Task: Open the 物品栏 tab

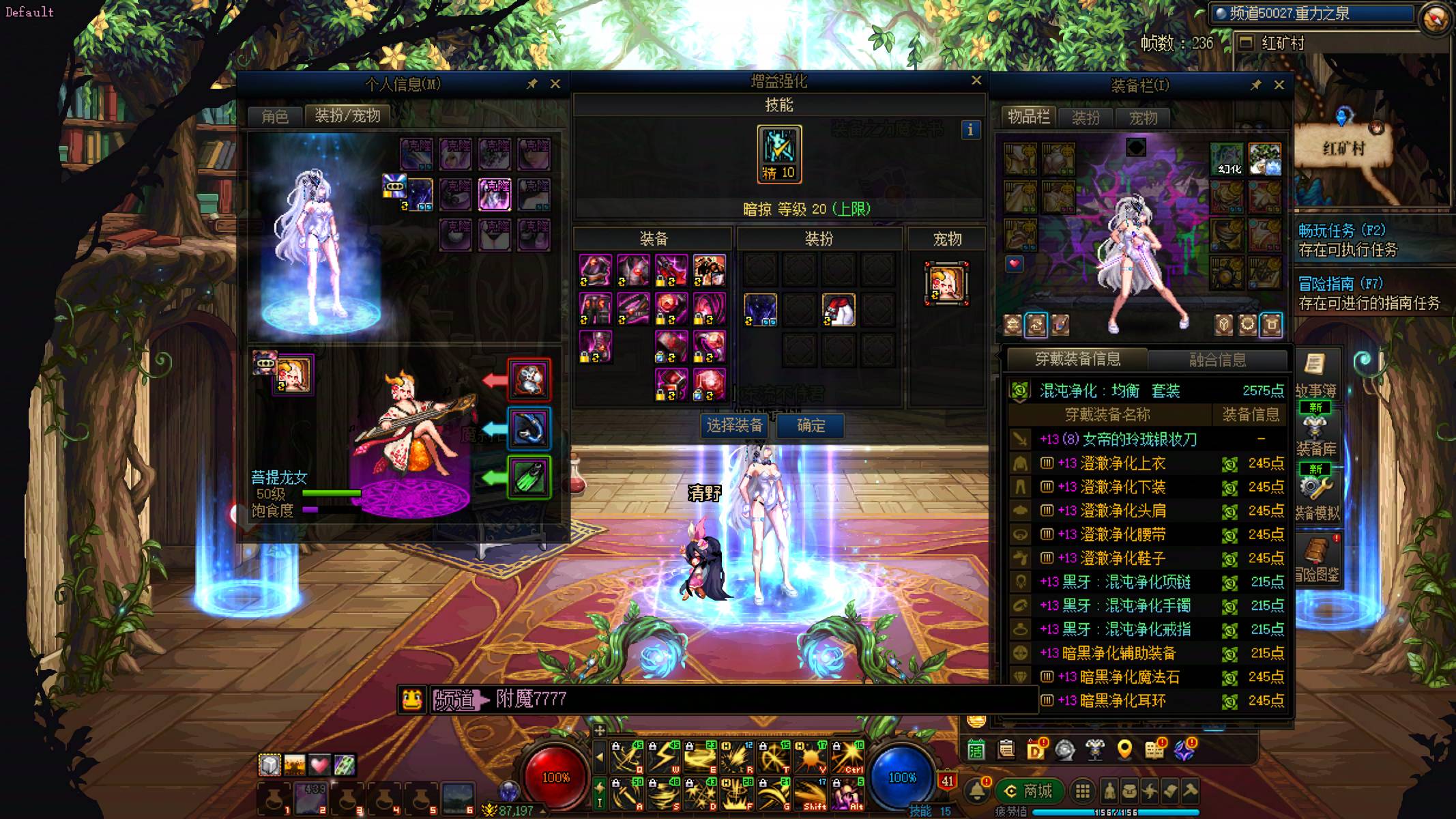Action: 1028,117
